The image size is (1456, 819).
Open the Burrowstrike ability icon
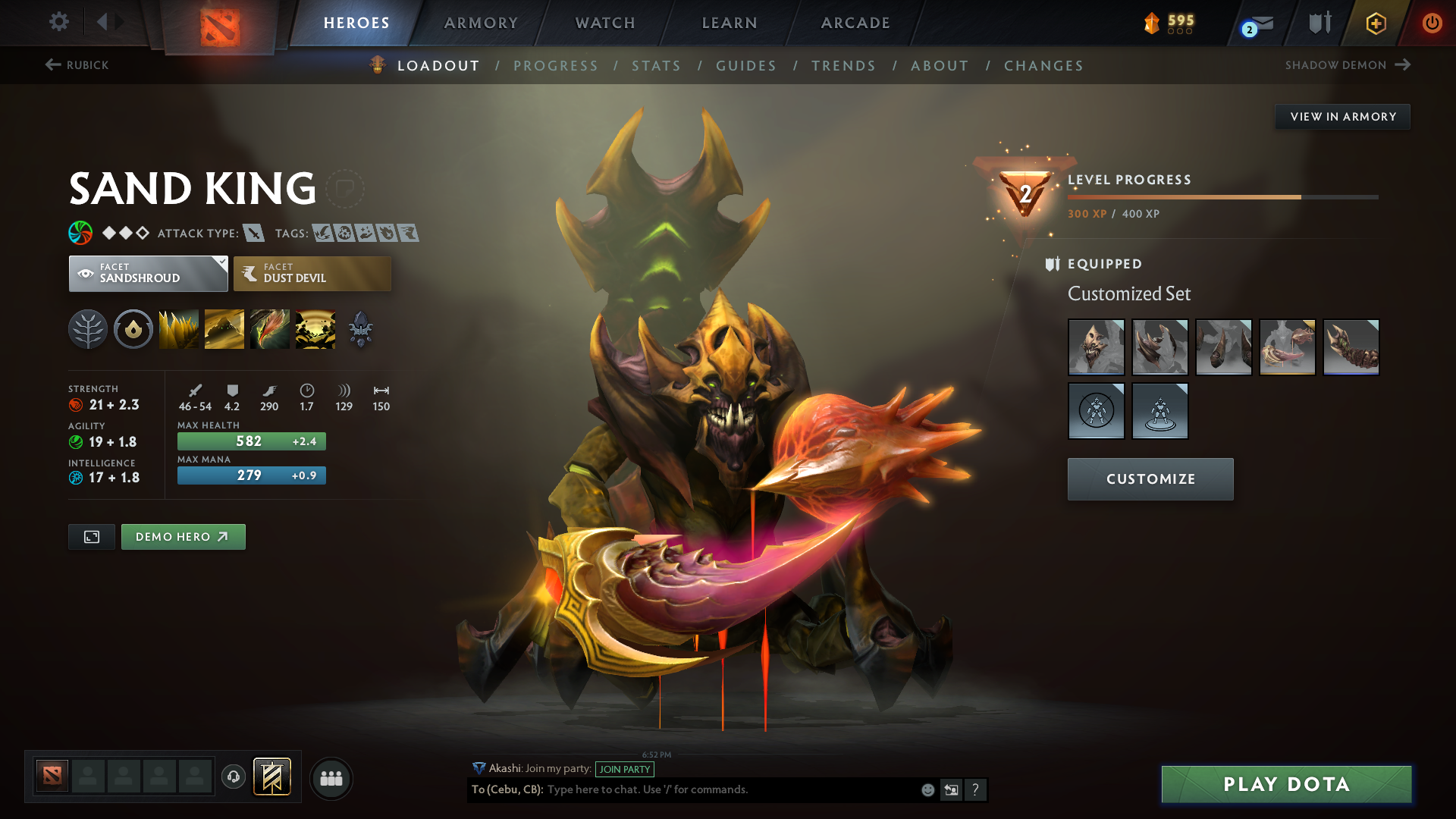point(178,328)
